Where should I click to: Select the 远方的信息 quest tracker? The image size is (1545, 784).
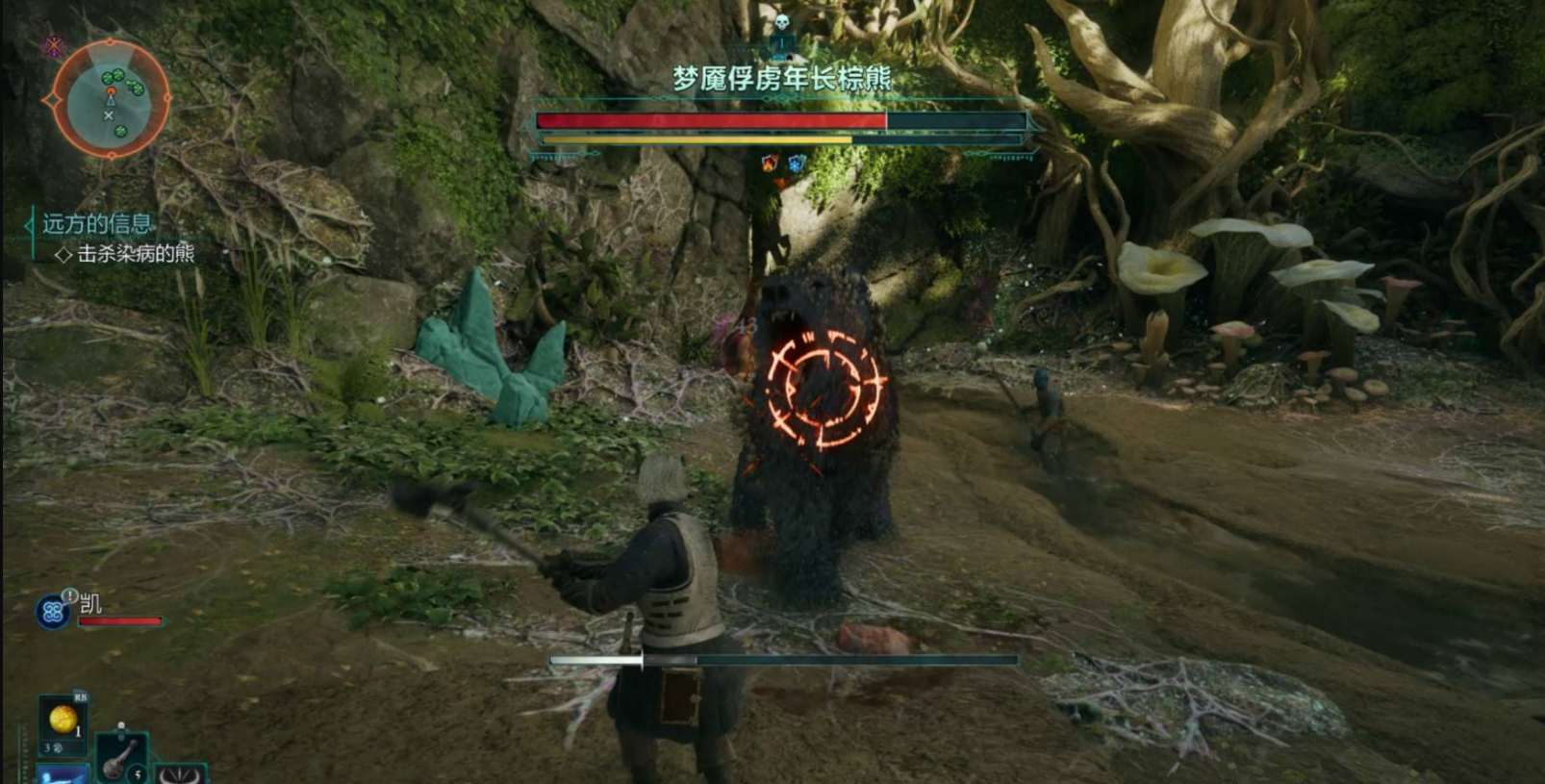point(96,224)
